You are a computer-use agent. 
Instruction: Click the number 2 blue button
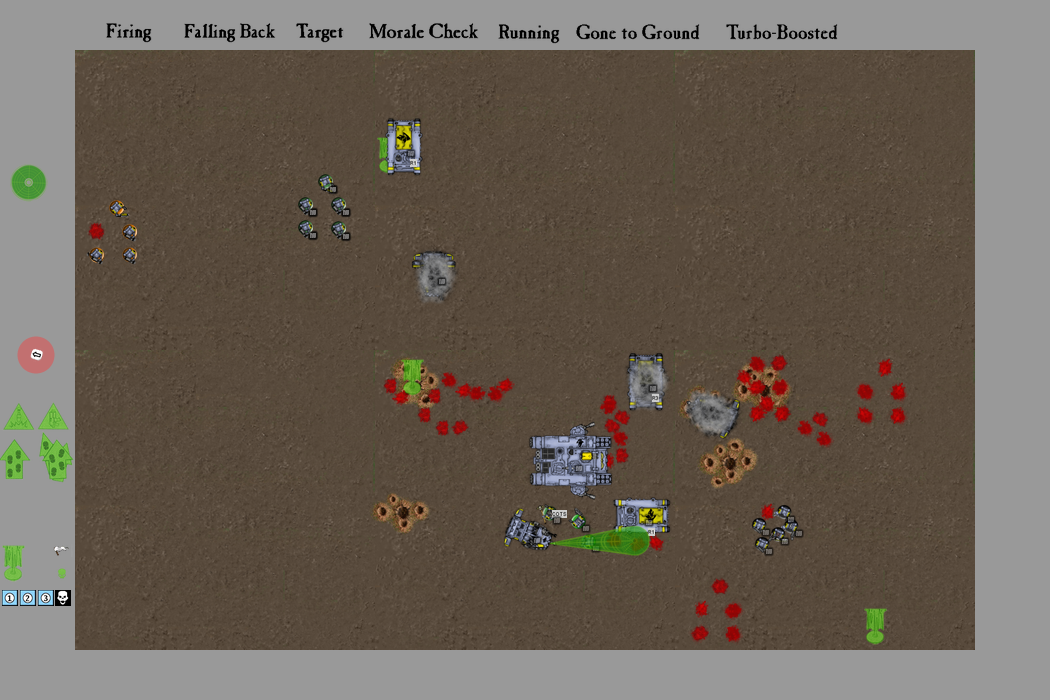coord(28,598)
